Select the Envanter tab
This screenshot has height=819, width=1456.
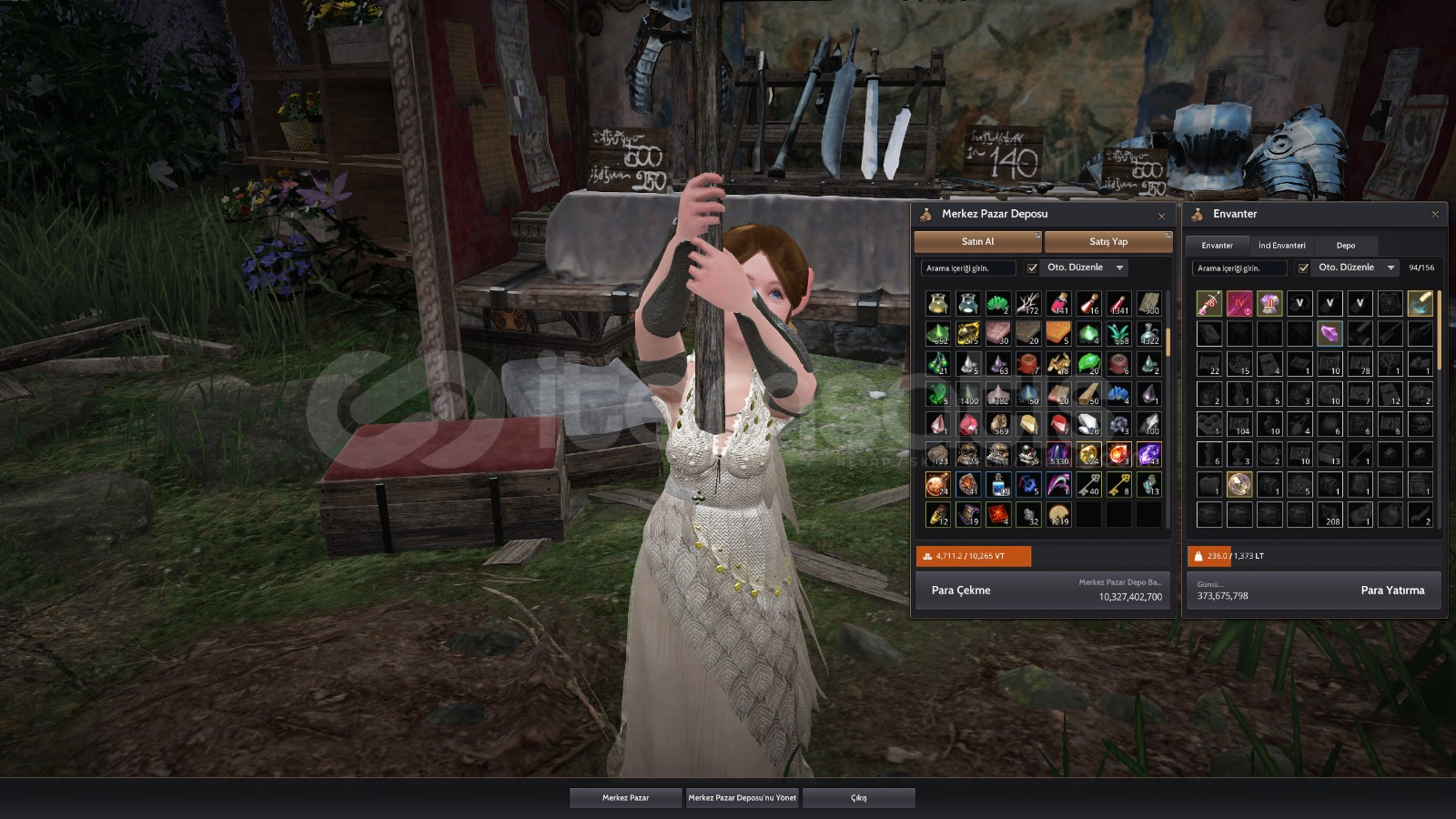point(1217,246)
